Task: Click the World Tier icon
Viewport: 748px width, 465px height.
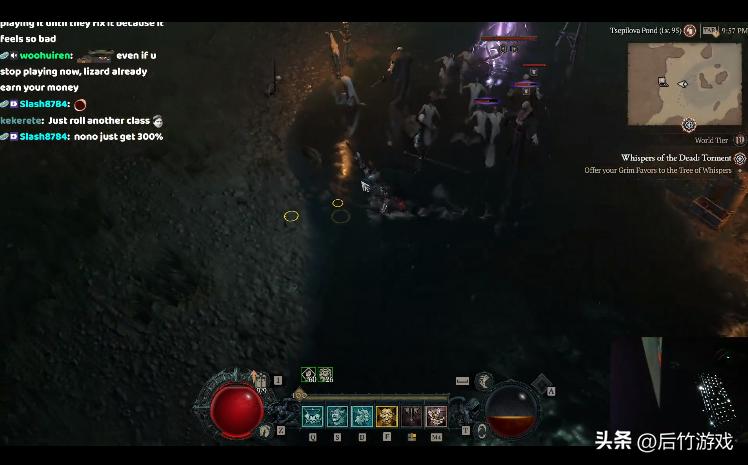Action: (x=740, y=140)
